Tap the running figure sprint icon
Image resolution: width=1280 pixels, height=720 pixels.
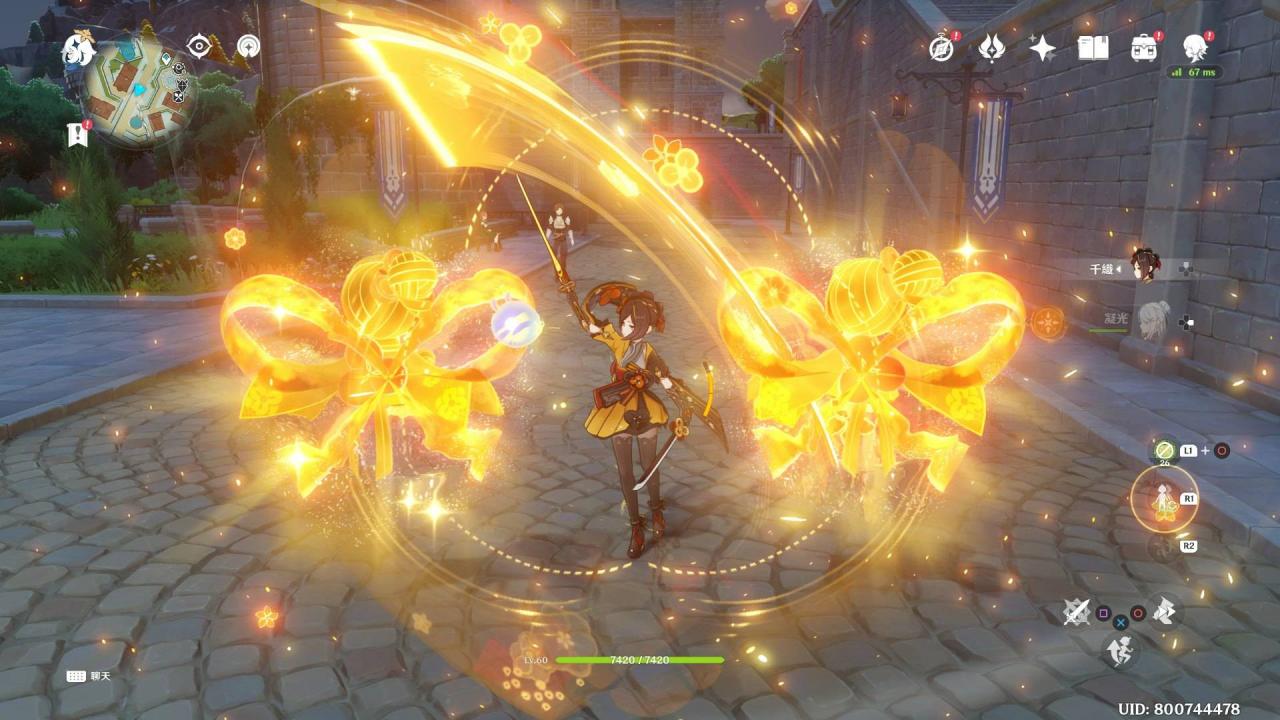(1120, 651)
